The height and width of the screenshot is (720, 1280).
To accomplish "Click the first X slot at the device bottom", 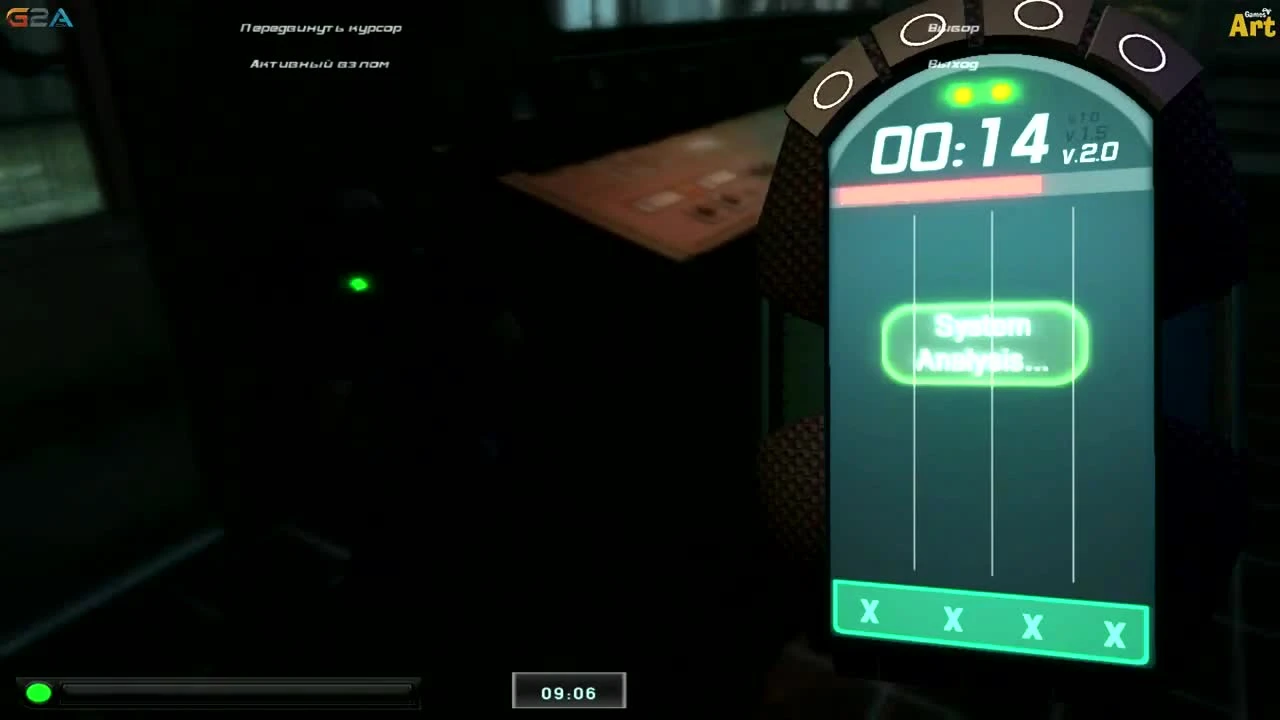I will [869, 614].
